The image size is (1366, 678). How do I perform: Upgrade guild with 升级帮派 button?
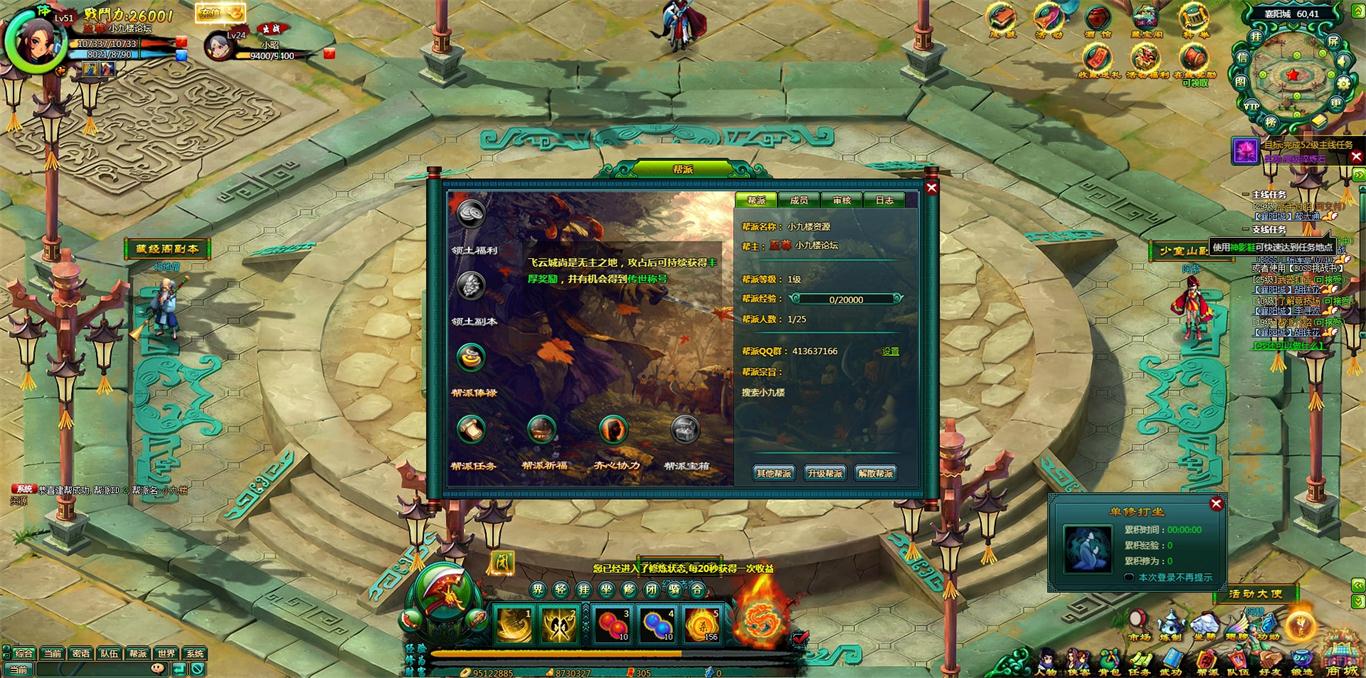(825, 473)
